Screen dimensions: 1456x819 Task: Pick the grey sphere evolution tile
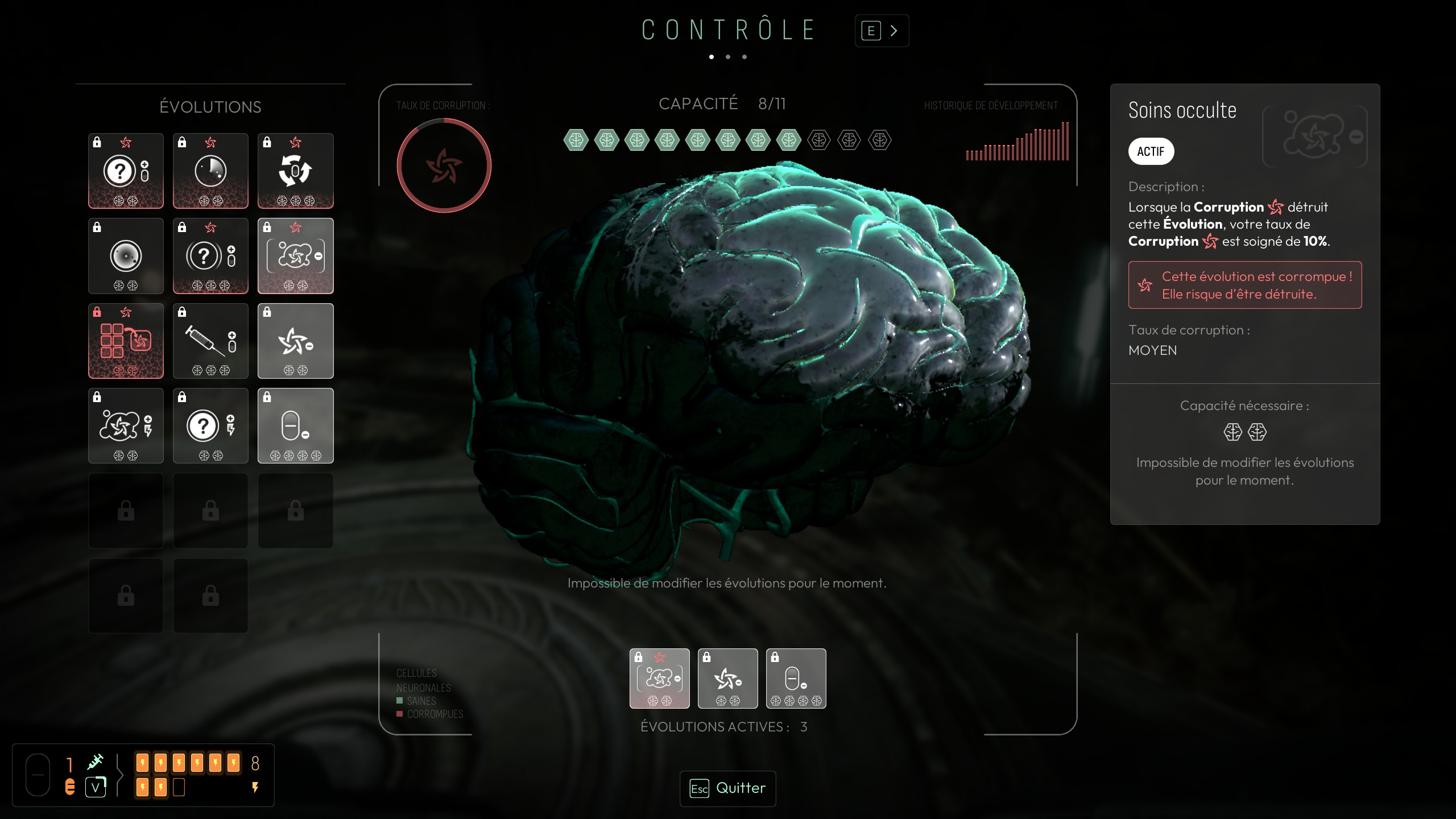tap(126, 256)
